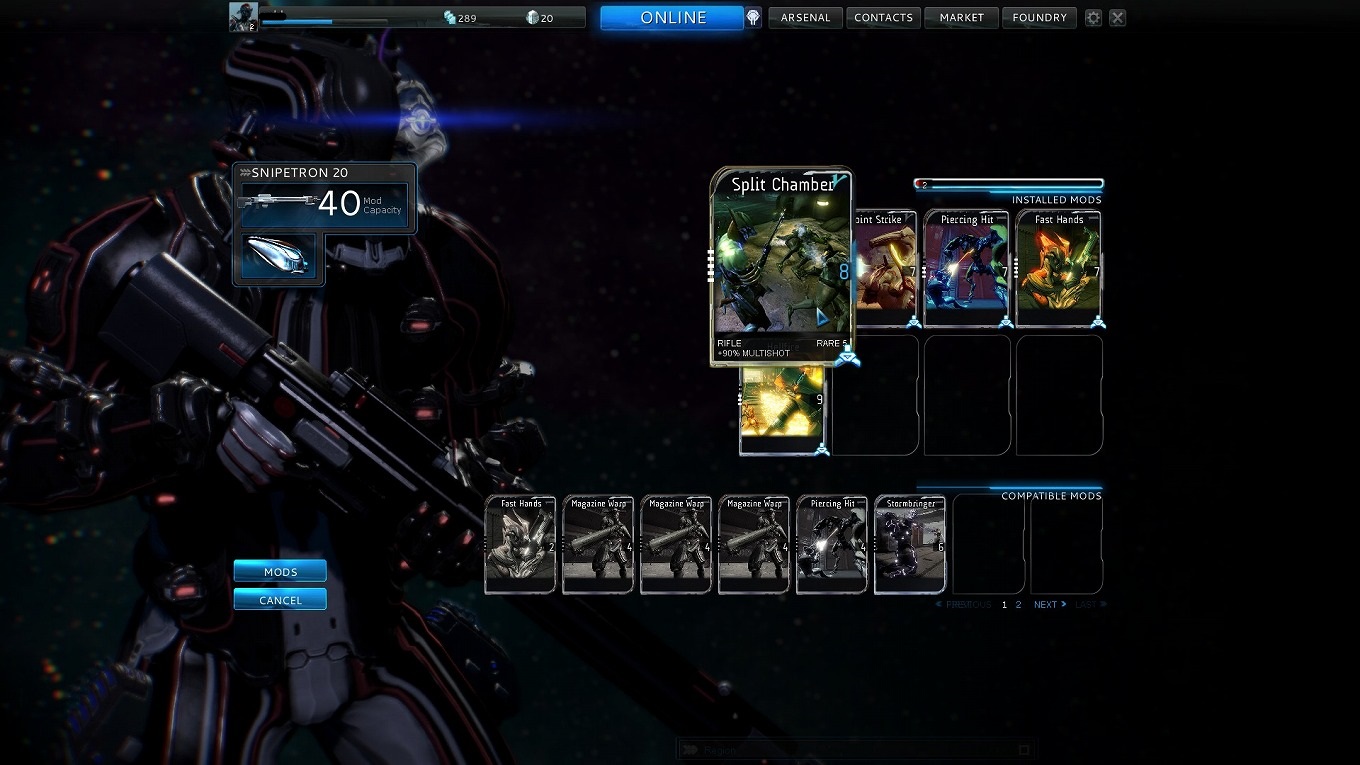Click the MODS button
This screenshot has width=1360, height=765.
[280, 572]
